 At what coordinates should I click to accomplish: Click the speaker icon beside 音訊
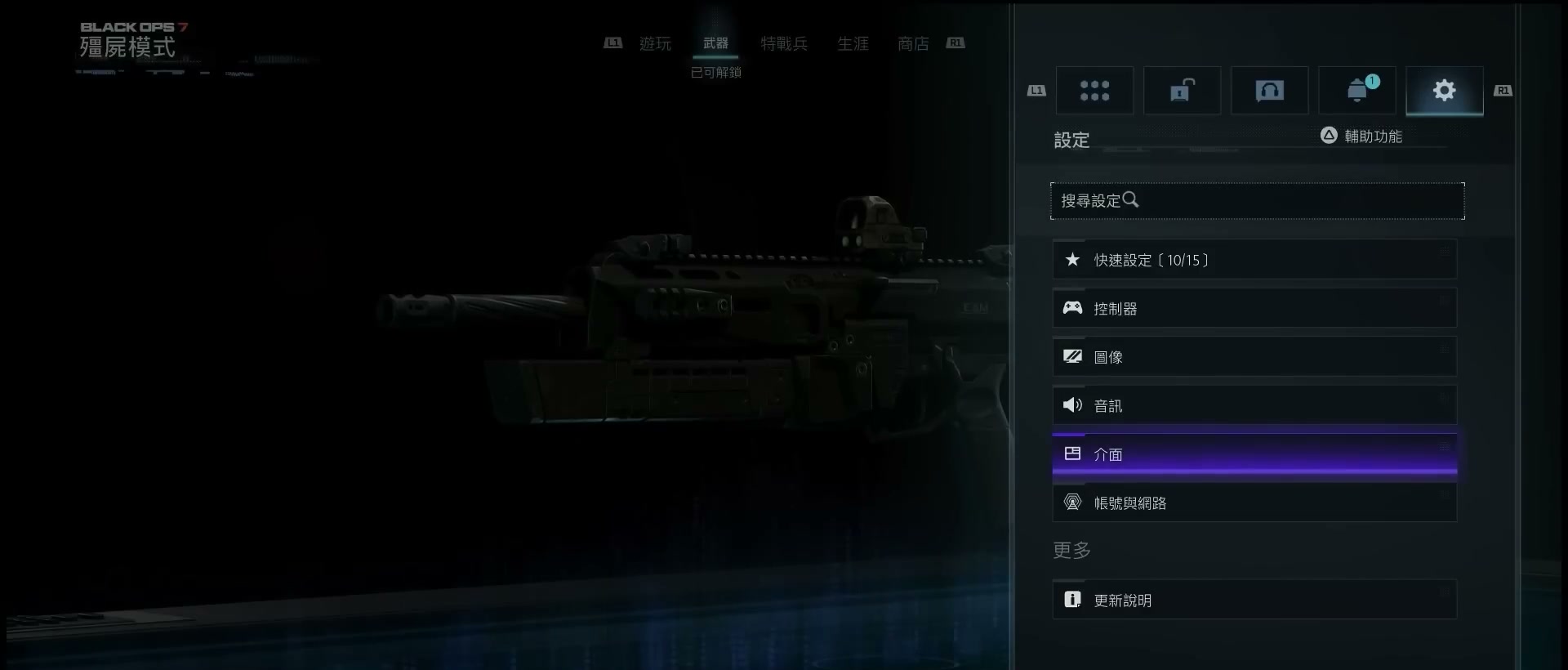coord(1072,404)
